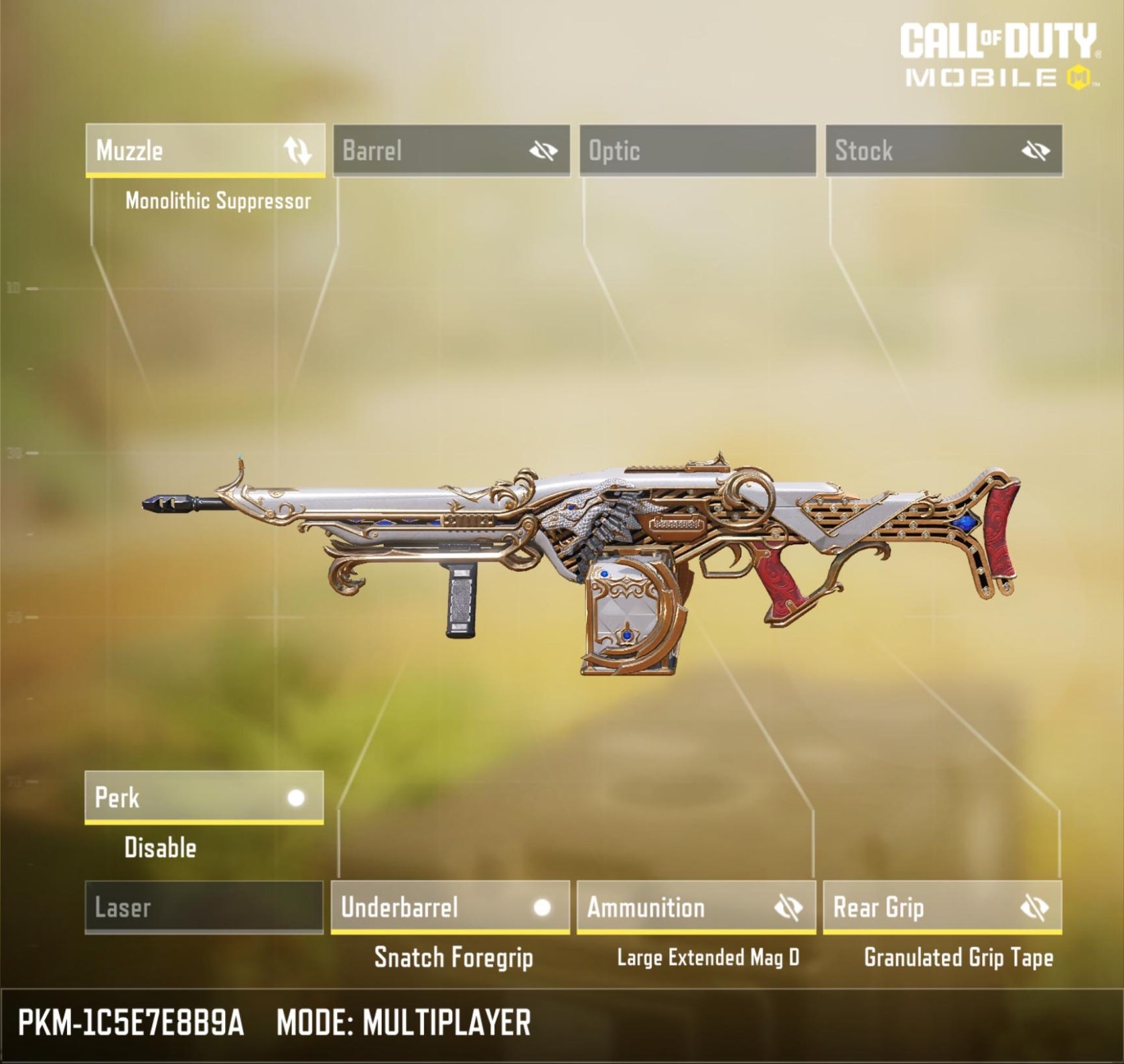Choose the Rear Grip attachment slot
The image size is (1124, 1064).
911,907
